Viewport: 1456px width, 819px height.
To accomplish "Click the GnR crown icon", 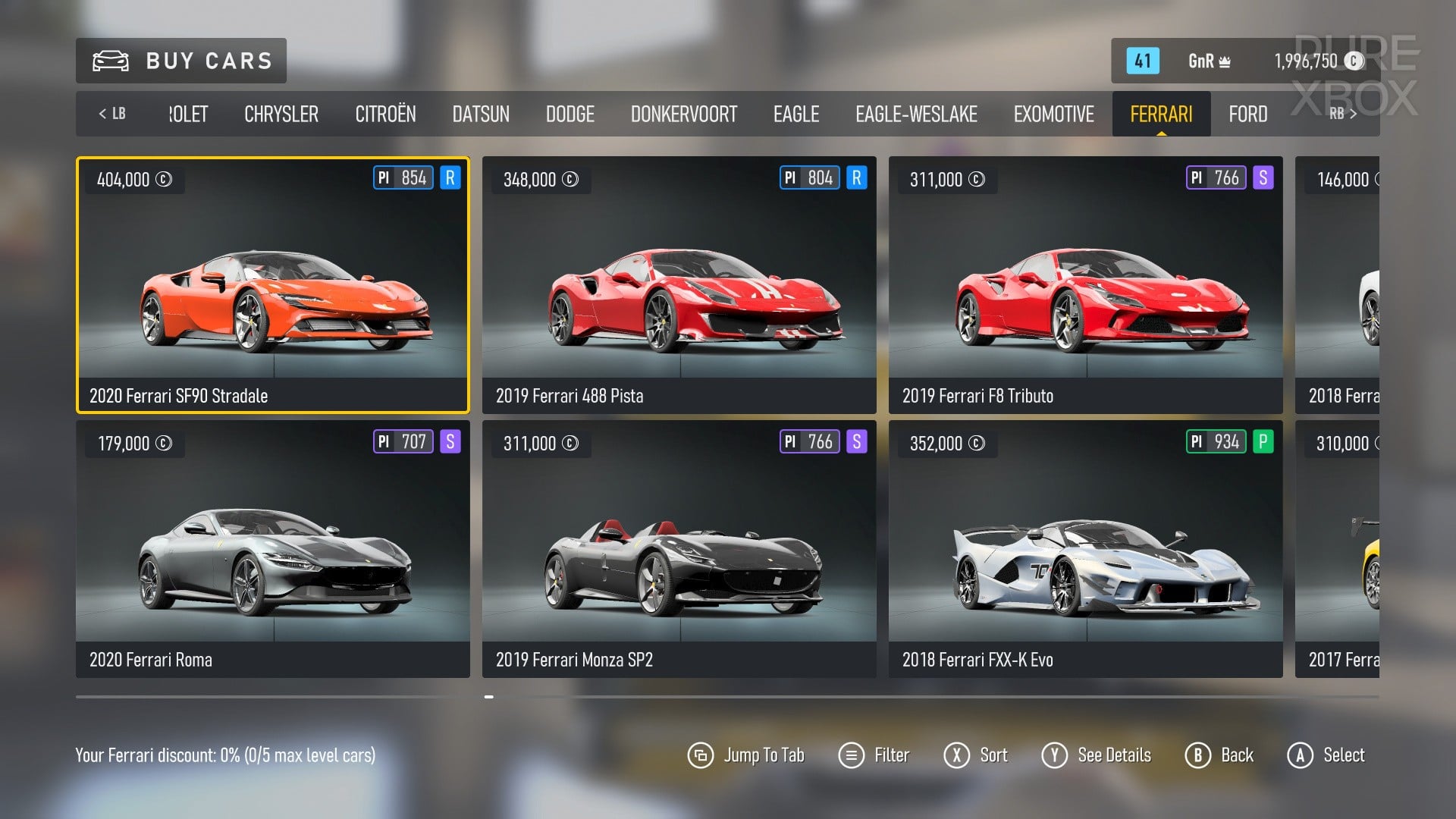I will pyautogui.click(x=1223, y=59).
